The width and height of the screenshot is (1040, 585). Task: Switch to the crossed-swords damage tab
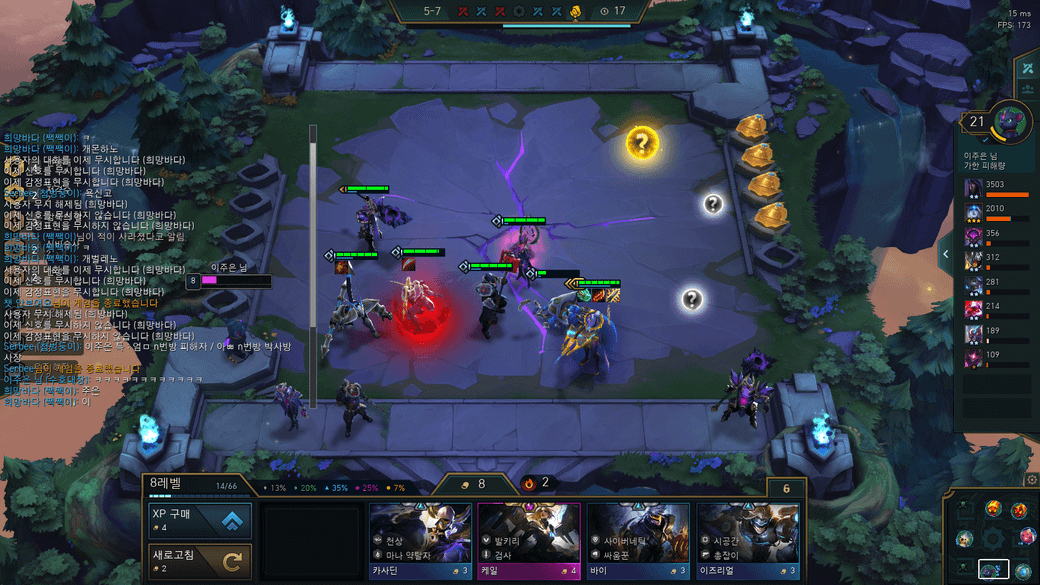pyautogui.click(x=1027, y=68)
